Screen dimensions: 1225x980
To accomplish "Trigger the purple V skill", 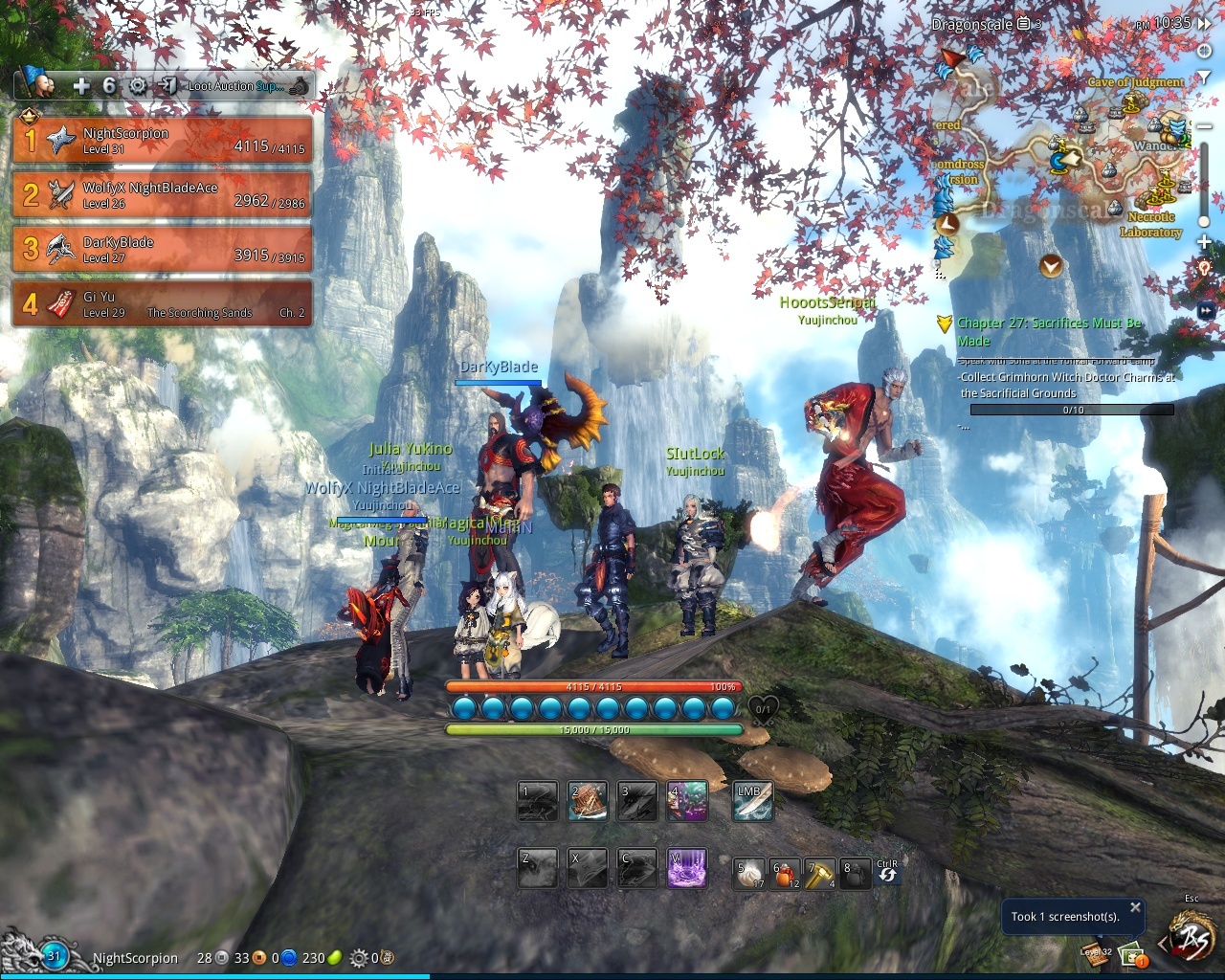I will coord(687,868).
